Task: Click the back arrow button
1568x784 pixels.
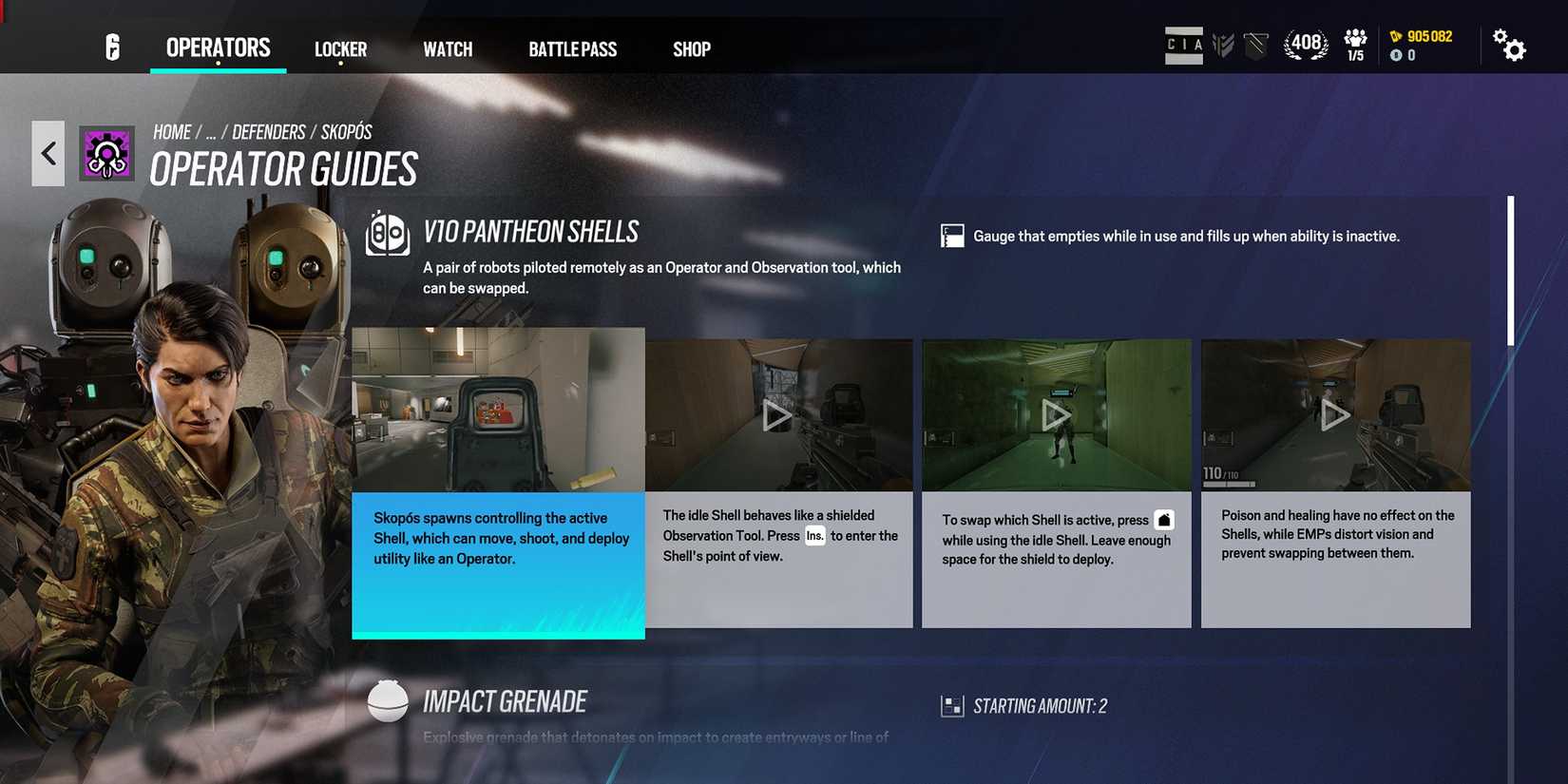Action: tap(48, 152)
